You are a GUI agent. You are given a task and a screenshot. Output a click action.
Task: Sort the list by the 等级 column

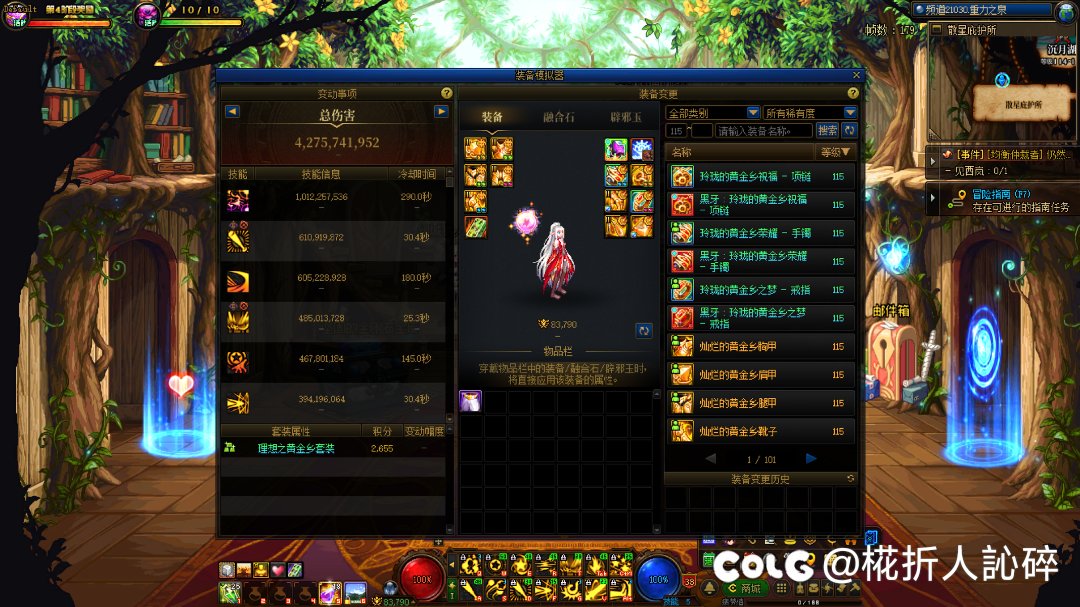pos(837,152)
